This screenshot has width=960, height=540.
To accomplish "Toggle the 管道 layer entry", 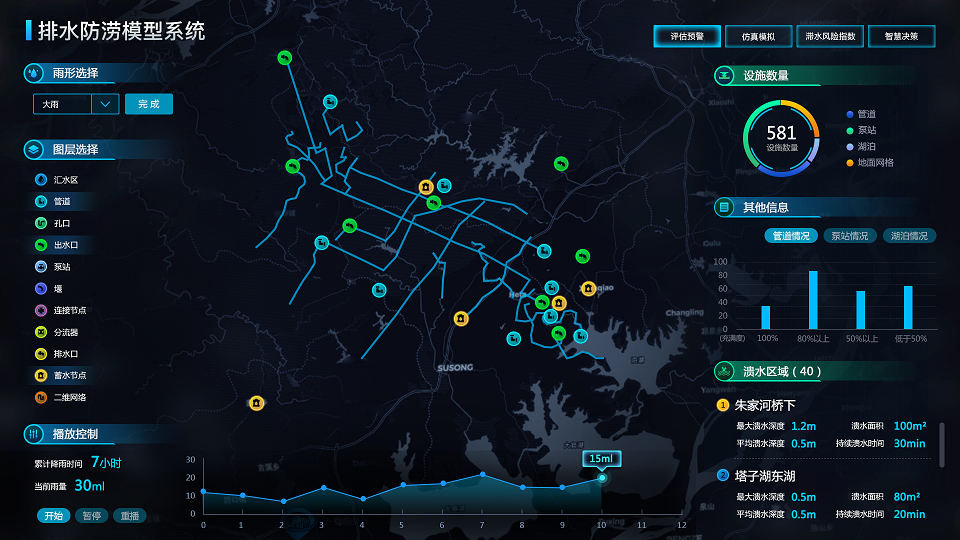I will 61,202.
